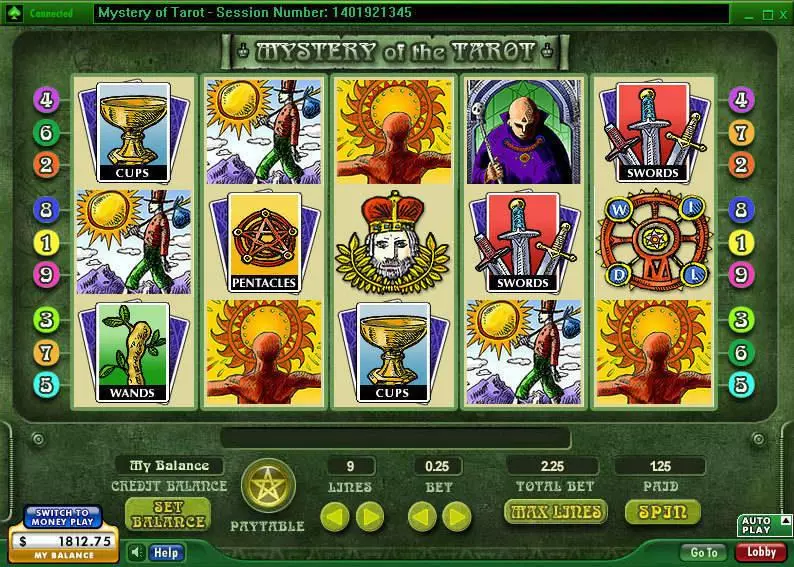The height and width of the screenshot is (567, 794).
Task: Switch to Money Play mode
Action: coord(63,518)
